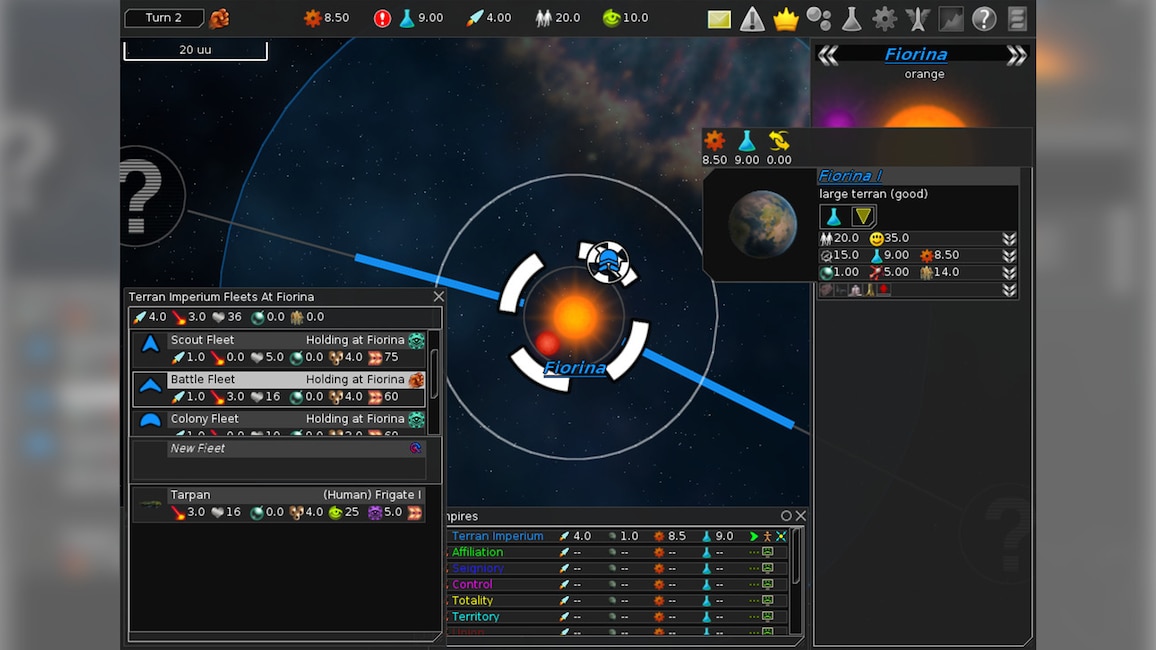Open the empires crown icon

pos(786,19)
